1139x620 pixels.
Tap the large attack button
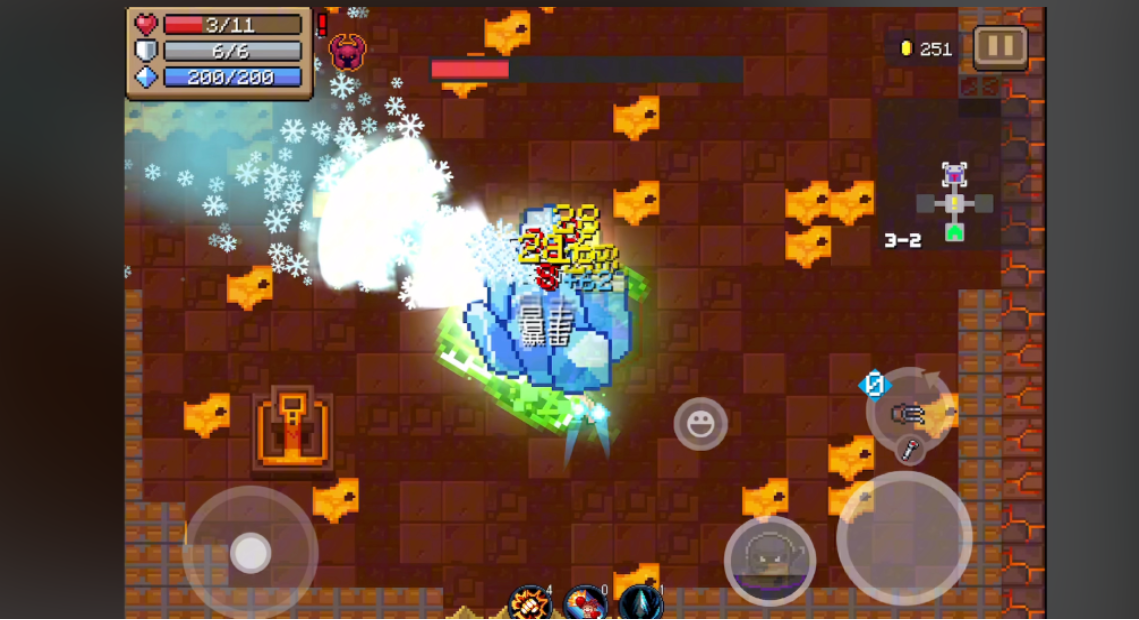coord(903,538)
